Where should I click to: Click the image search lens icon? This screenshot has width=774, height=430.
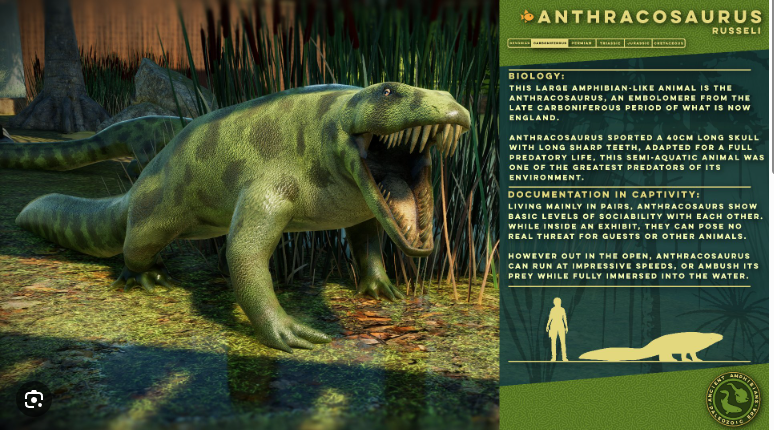[x=34, y=400]
